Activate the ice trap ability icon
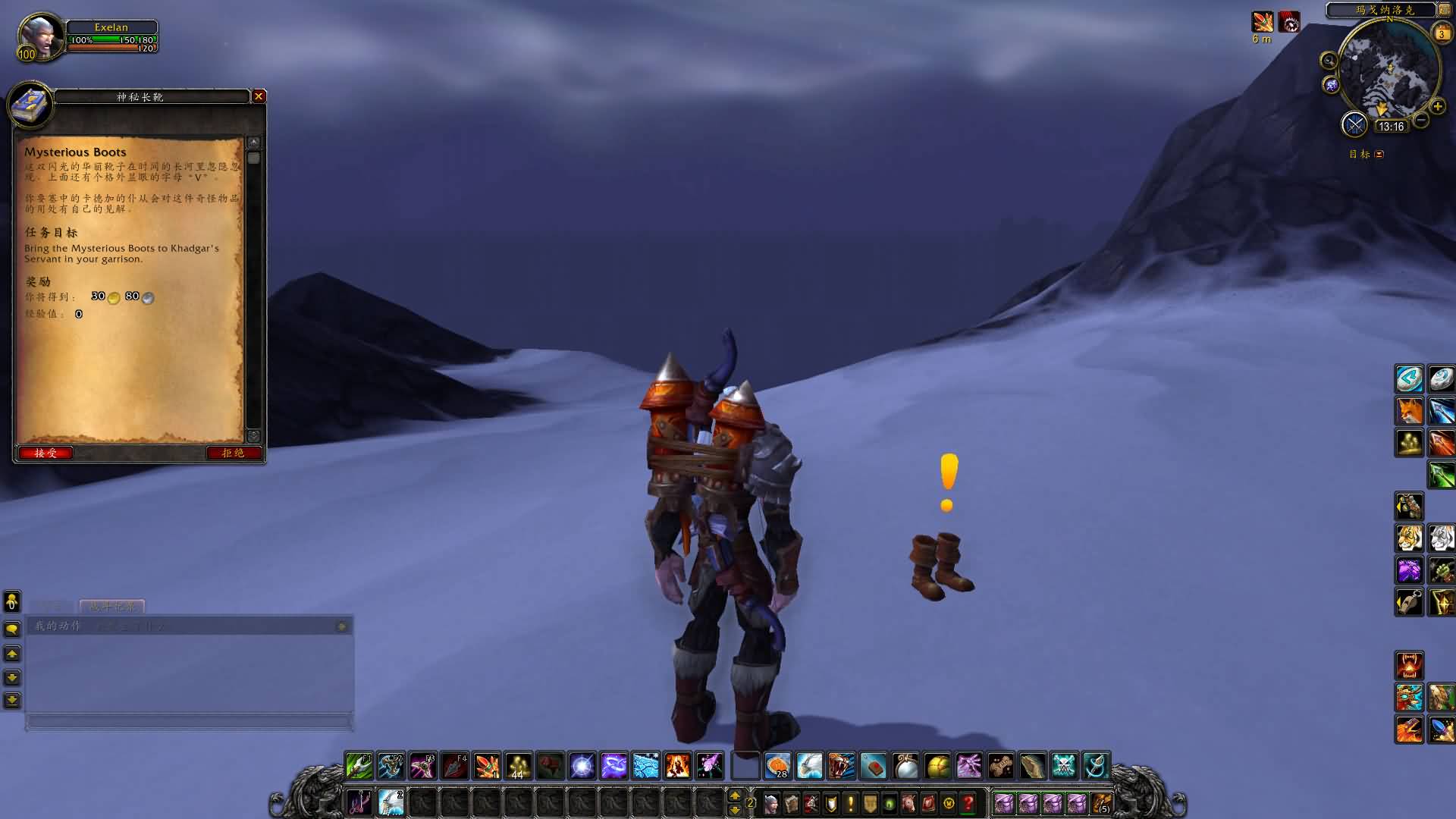Screen dimensions: 1456x819 646,766
